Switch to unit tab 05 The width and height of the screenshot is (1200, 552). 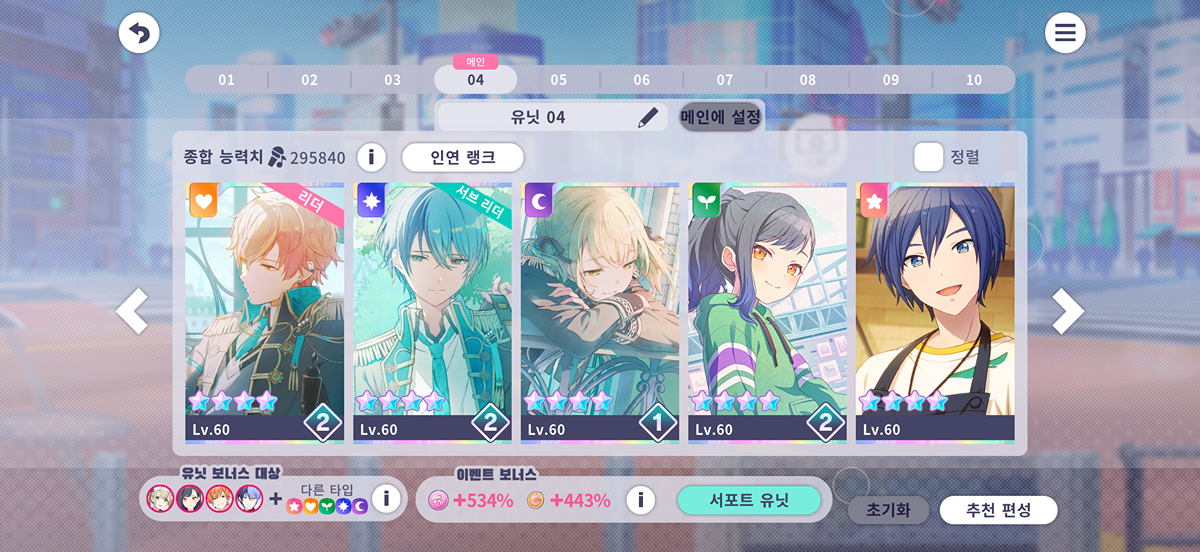click(x=558, y=80)
